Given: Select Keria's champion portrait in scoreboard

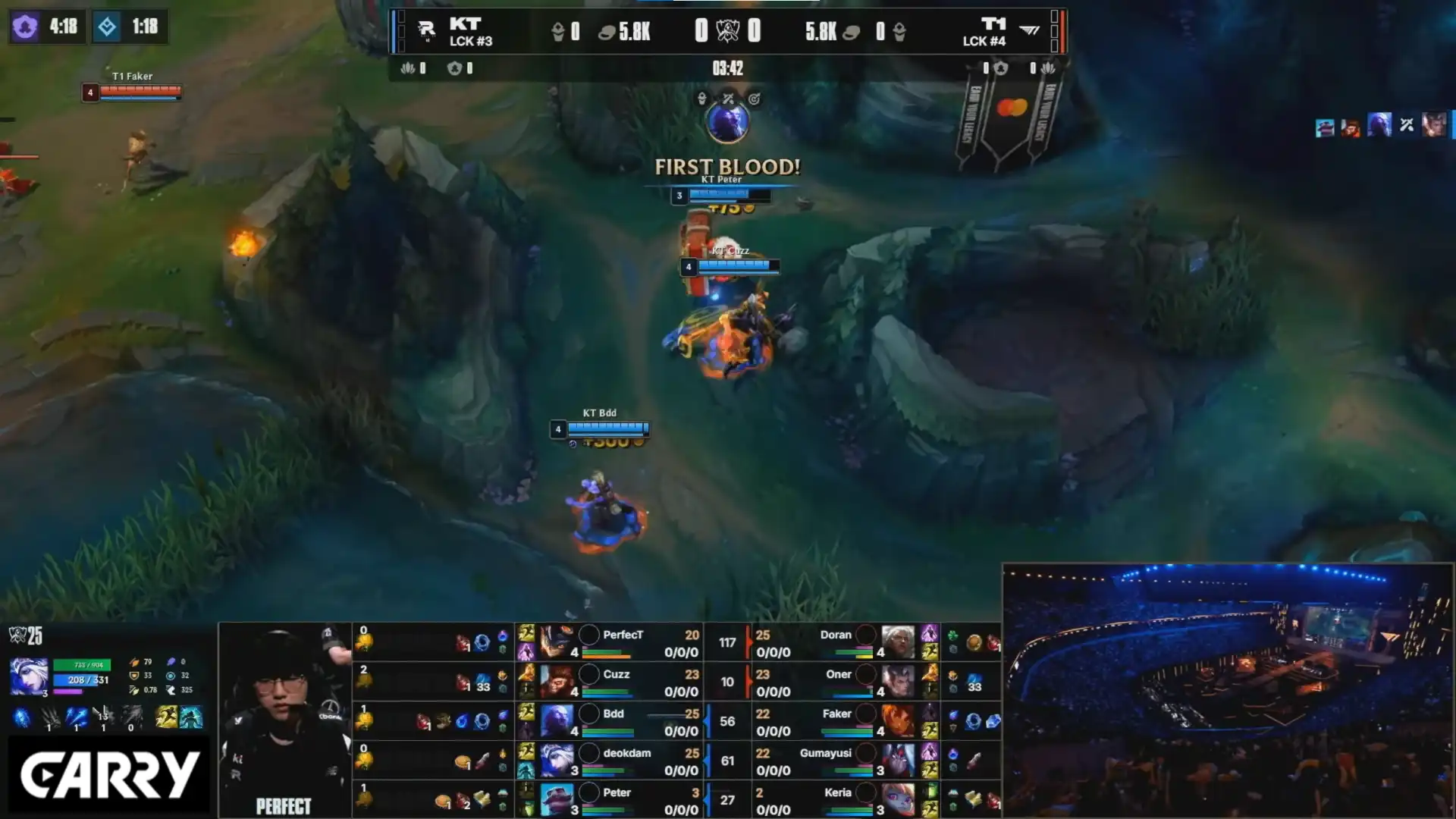Looking at the screenshot, I should click(898, 799).
